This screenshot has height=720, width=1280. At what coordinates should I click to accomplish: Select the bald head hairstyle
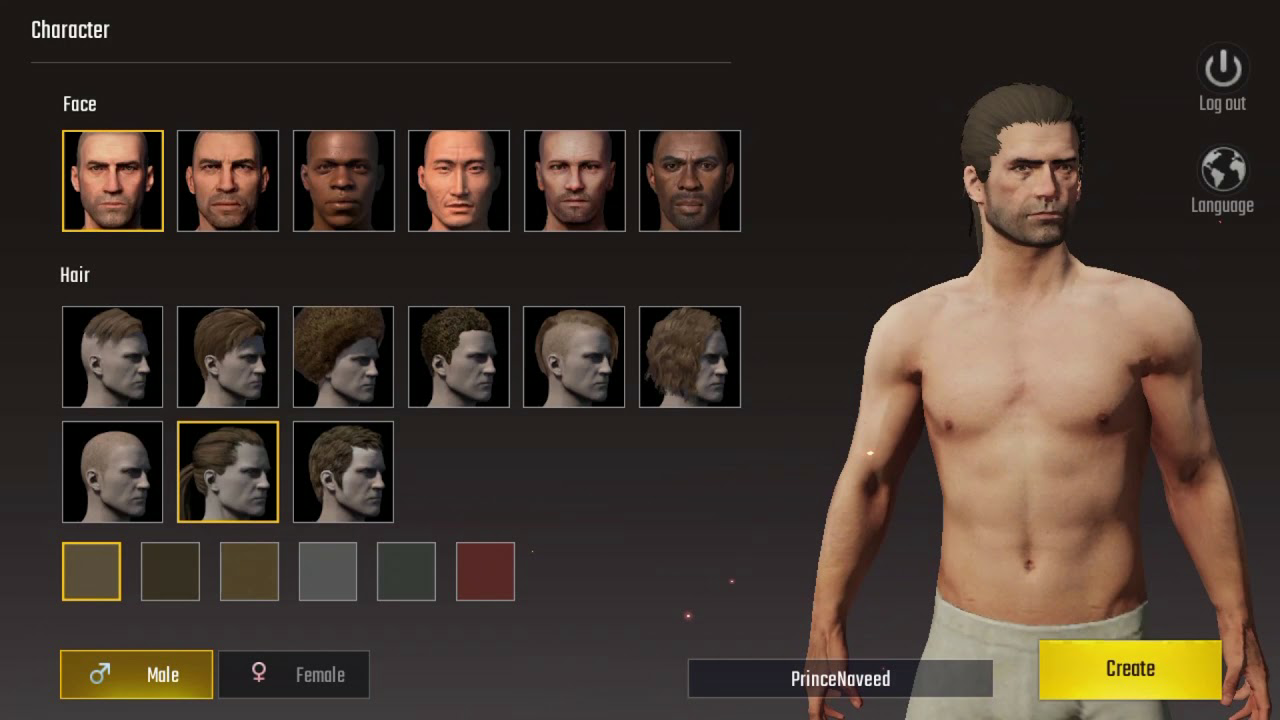[x=112, y=472]
